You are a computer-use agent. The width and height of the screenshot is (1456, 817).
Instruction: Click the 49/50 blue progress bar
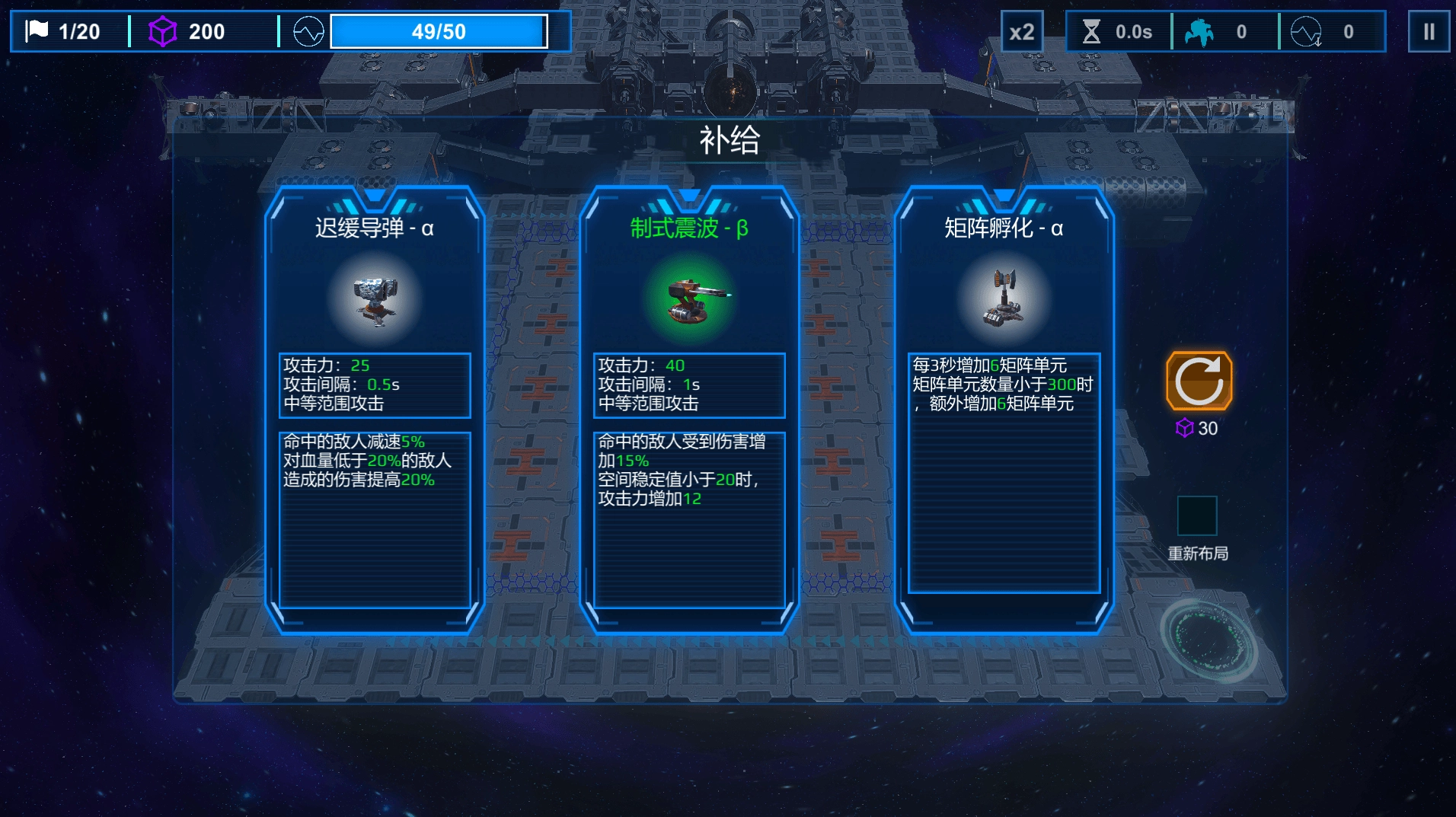(439, 31)
